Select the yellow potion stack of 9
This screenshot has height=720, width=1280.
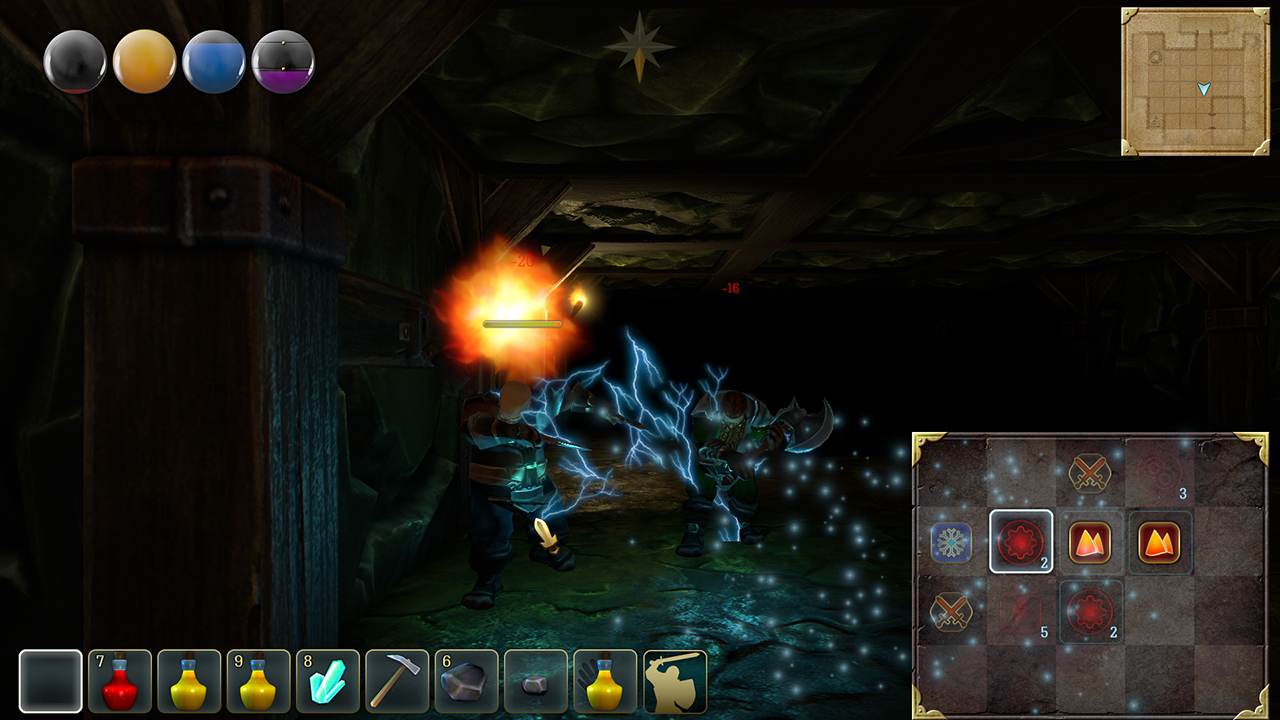(x=259, y=681)
